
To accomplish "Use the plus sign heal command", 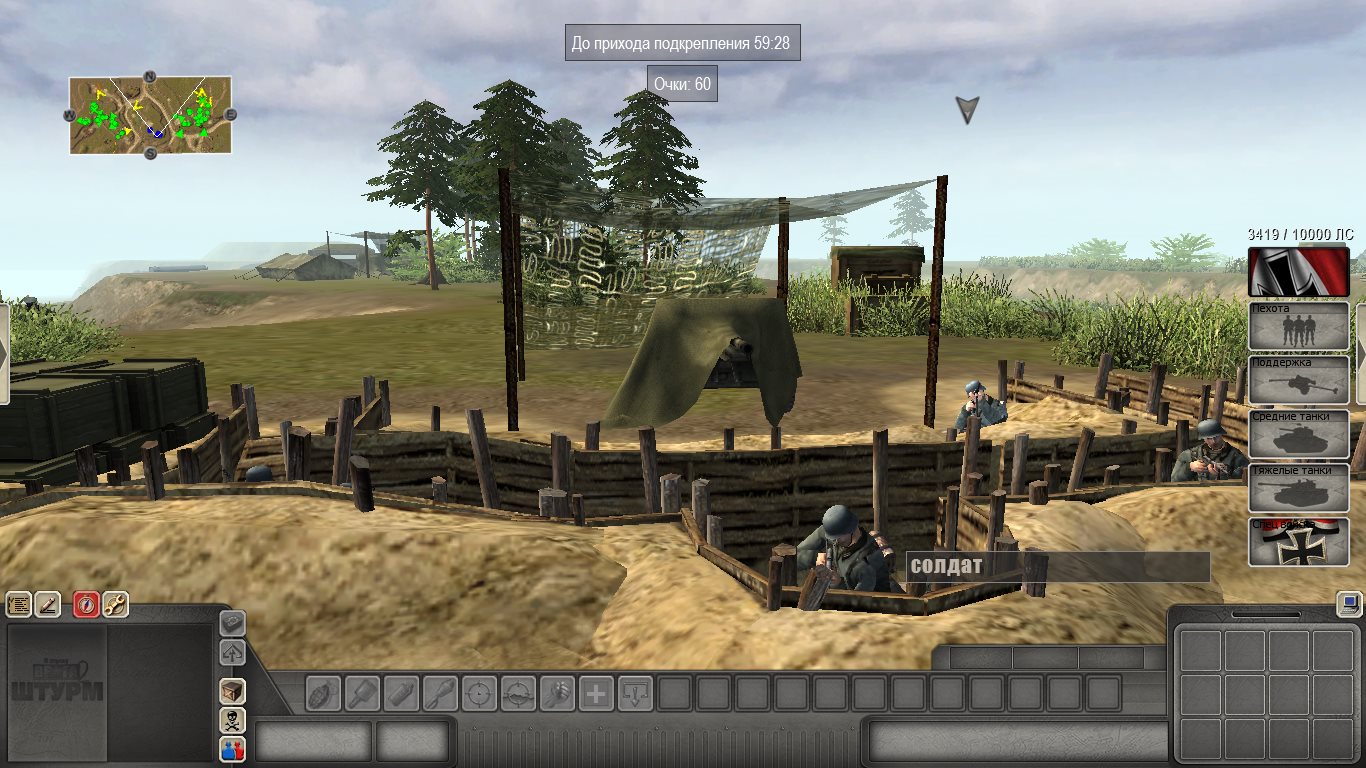I will tap(596, 693).
